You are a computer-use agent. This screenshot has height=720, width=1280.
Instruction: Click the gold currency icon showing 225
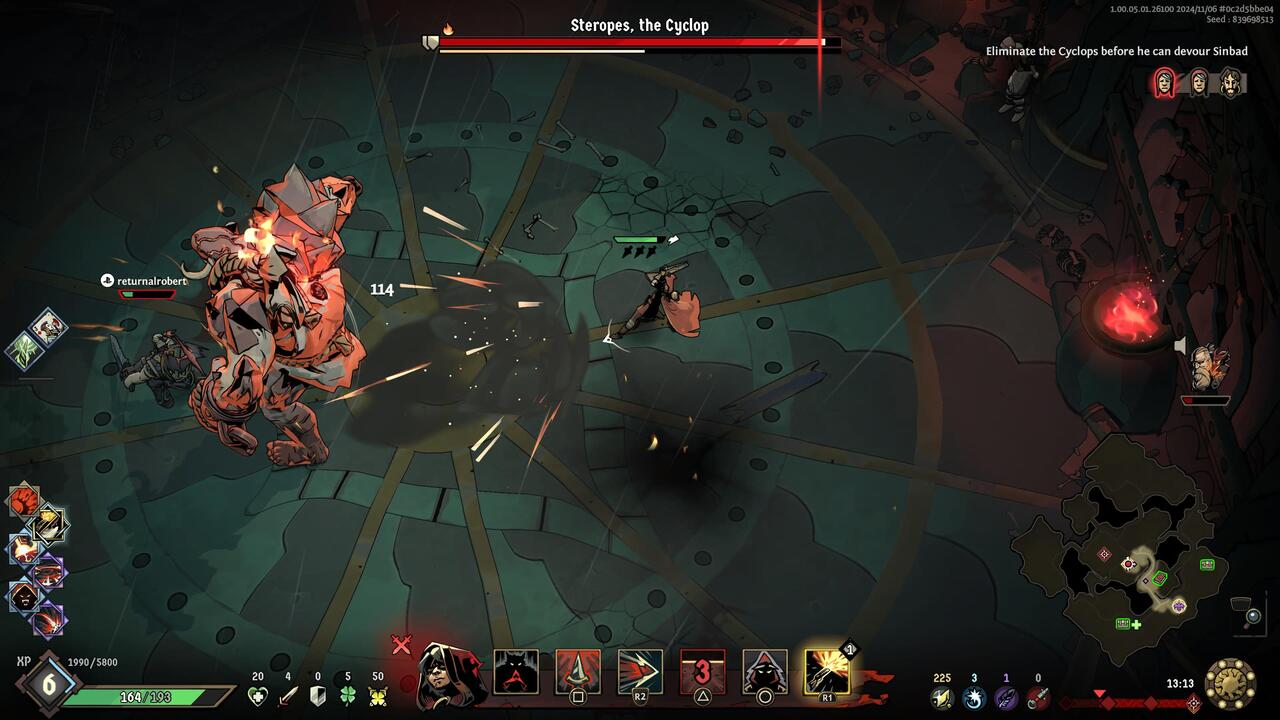(941, 698)
